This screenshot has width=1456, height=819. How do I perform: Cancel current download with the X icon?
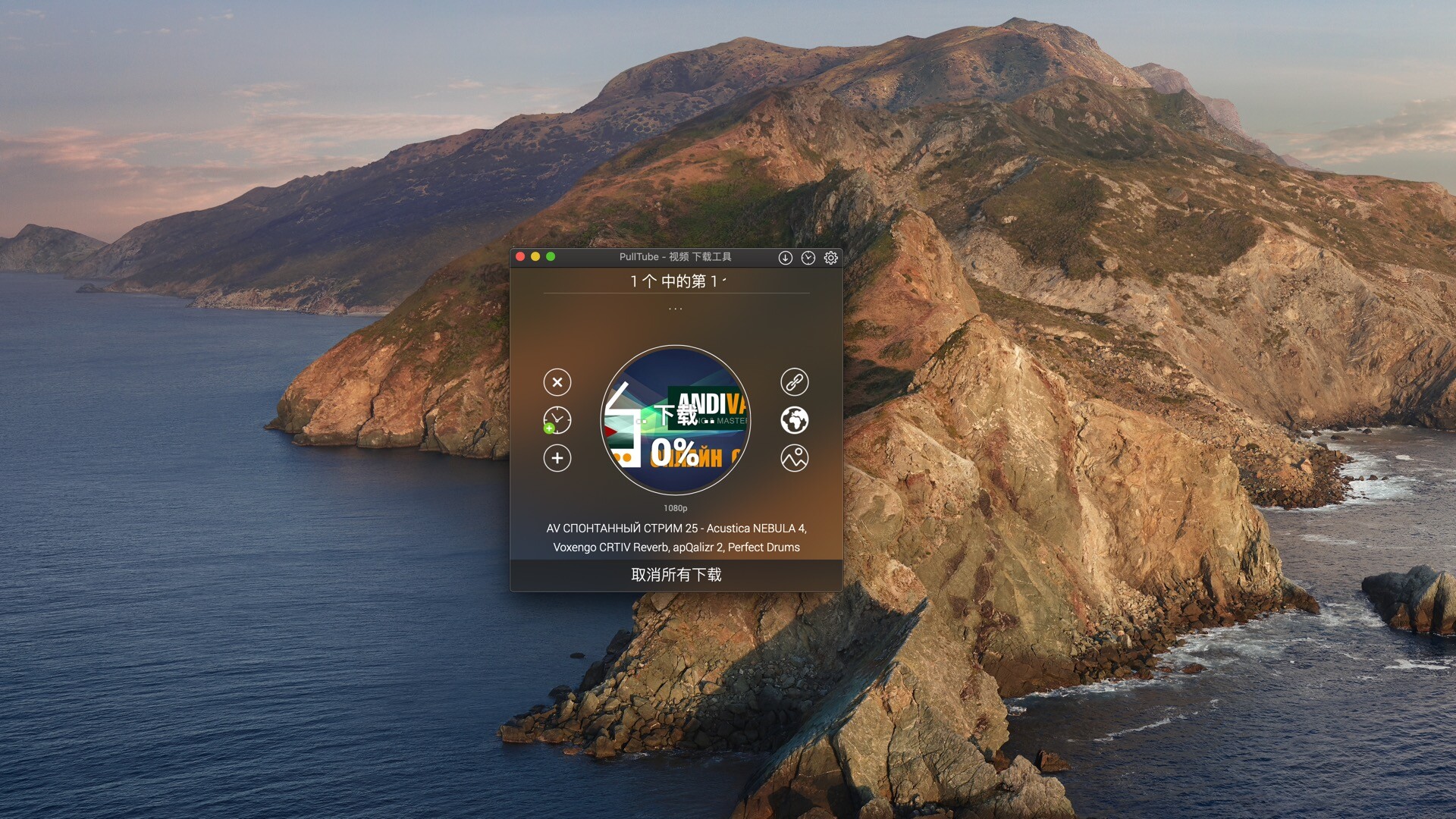[x=557, y=383]
